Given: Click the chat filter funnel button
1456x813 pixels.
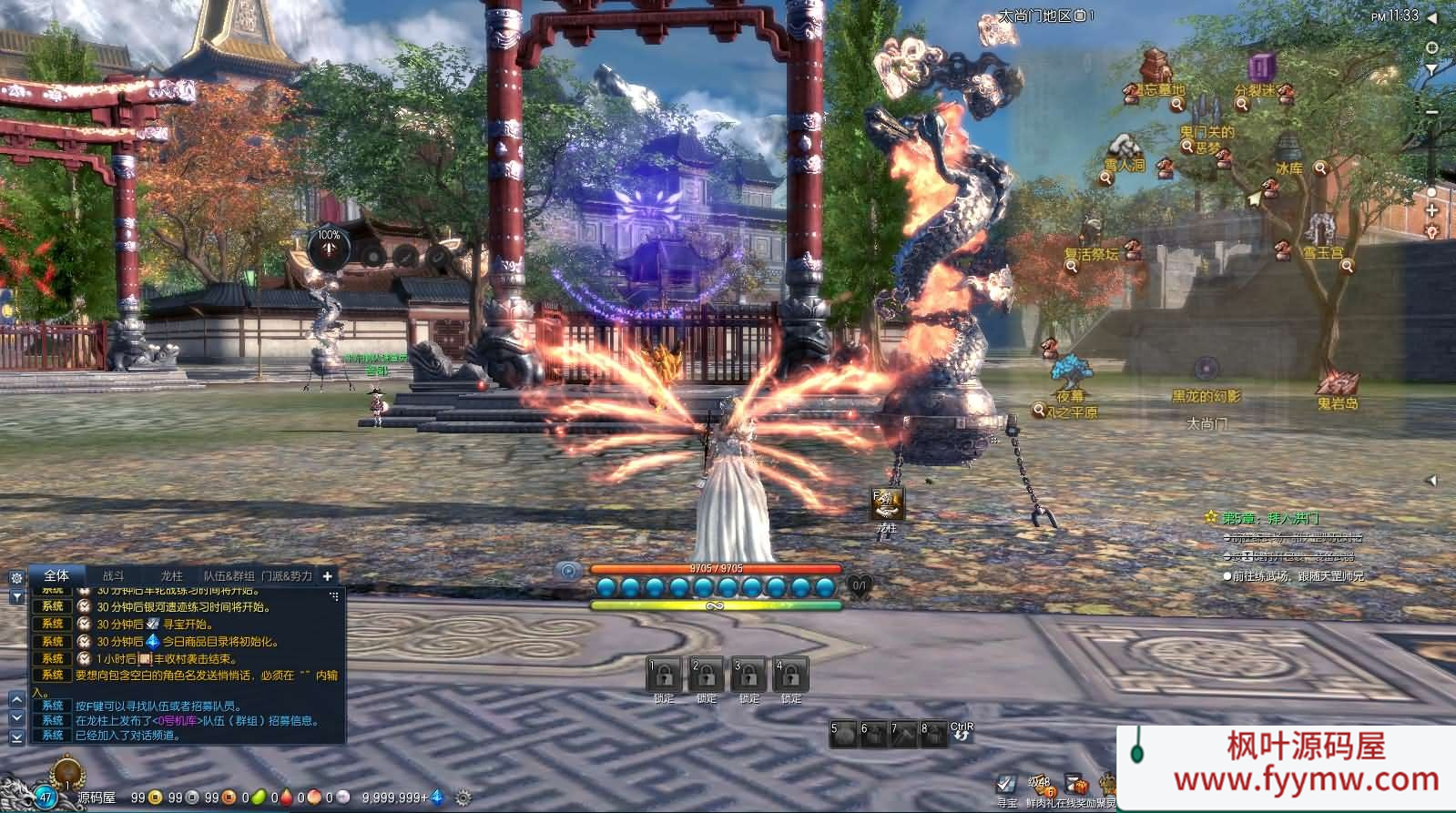Looking at the screenshot, I should click(16, 596).
